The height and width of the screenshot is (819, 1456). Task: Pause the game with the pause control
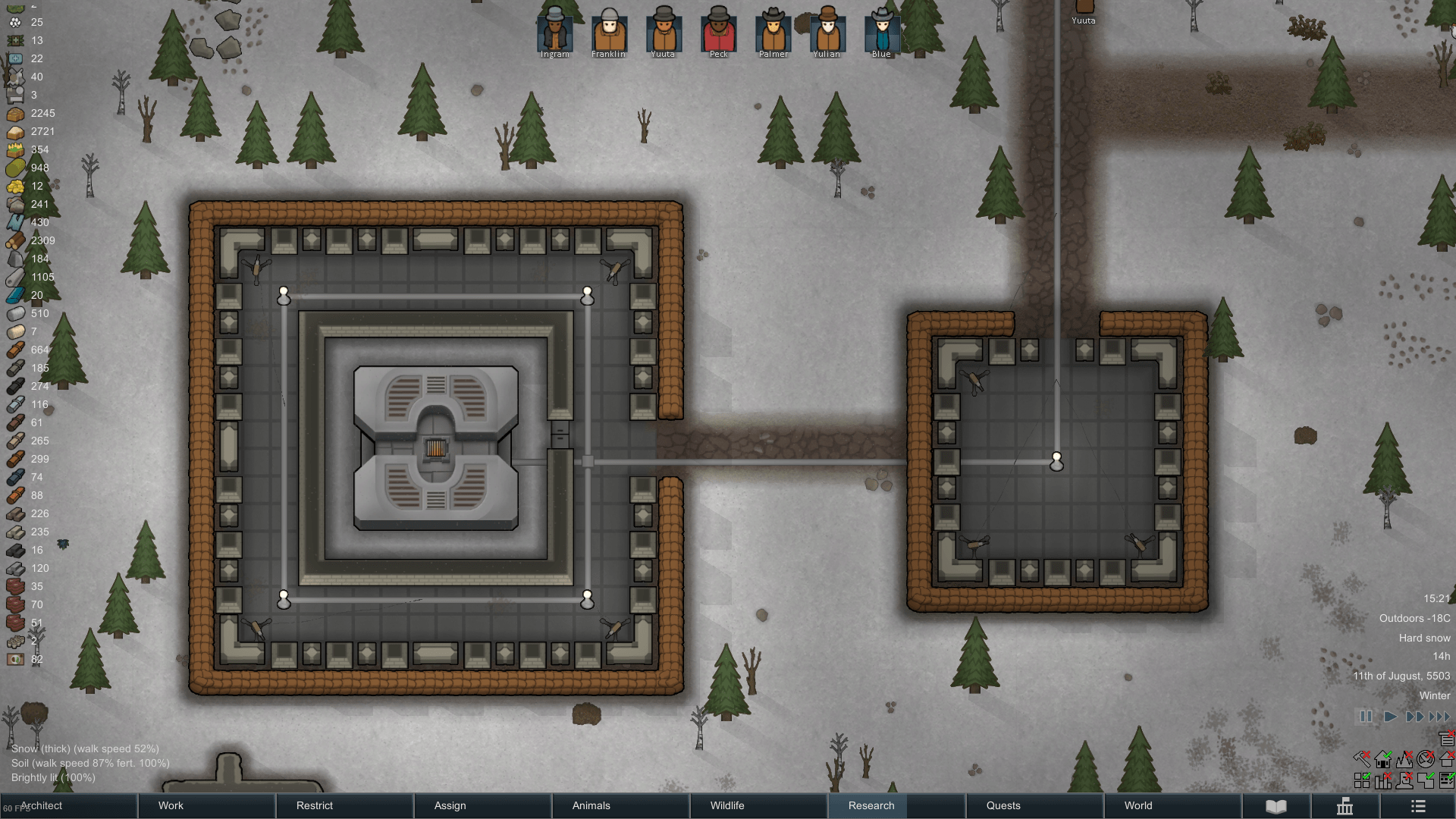click(x=1366, y=716)
